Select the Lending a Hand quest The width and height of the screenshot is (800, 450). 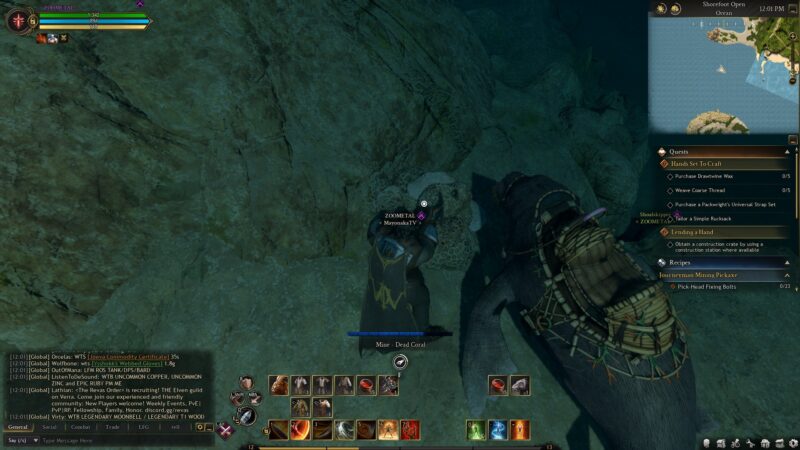point(692,232)
